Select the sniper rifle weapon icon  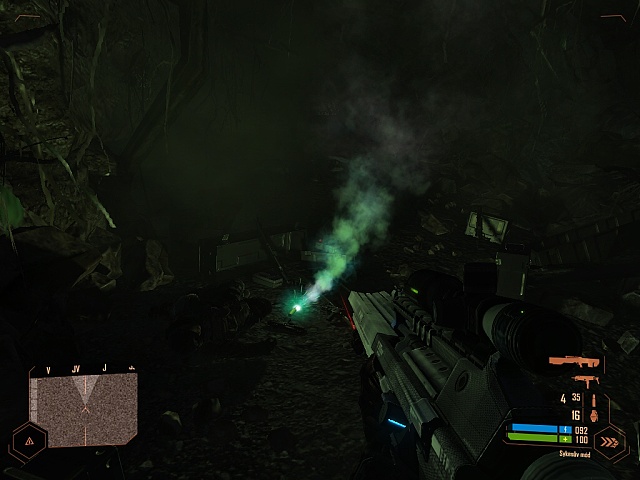pyautogui.click(x=575, y=361)
